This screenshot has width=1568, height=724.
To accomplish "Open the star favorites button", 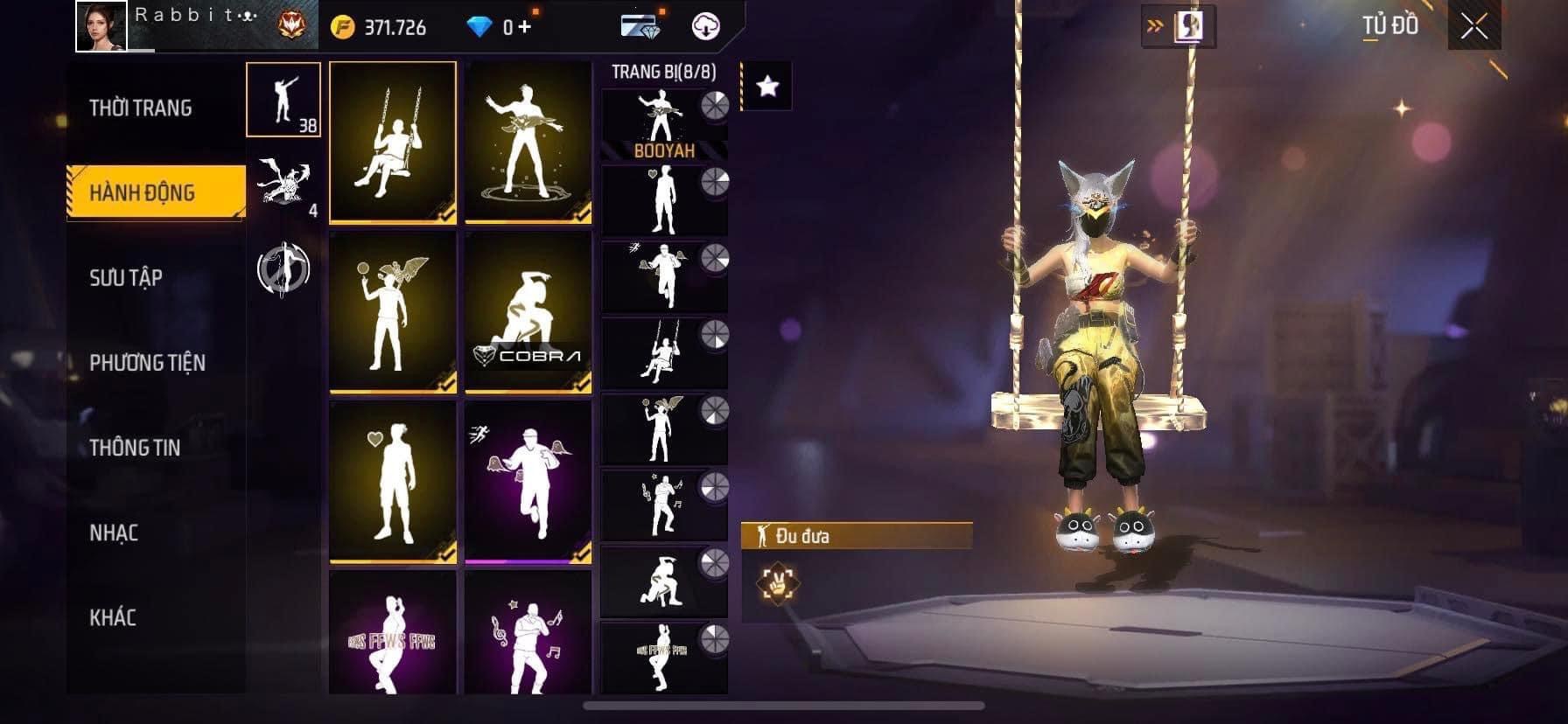I will point(767,86).
